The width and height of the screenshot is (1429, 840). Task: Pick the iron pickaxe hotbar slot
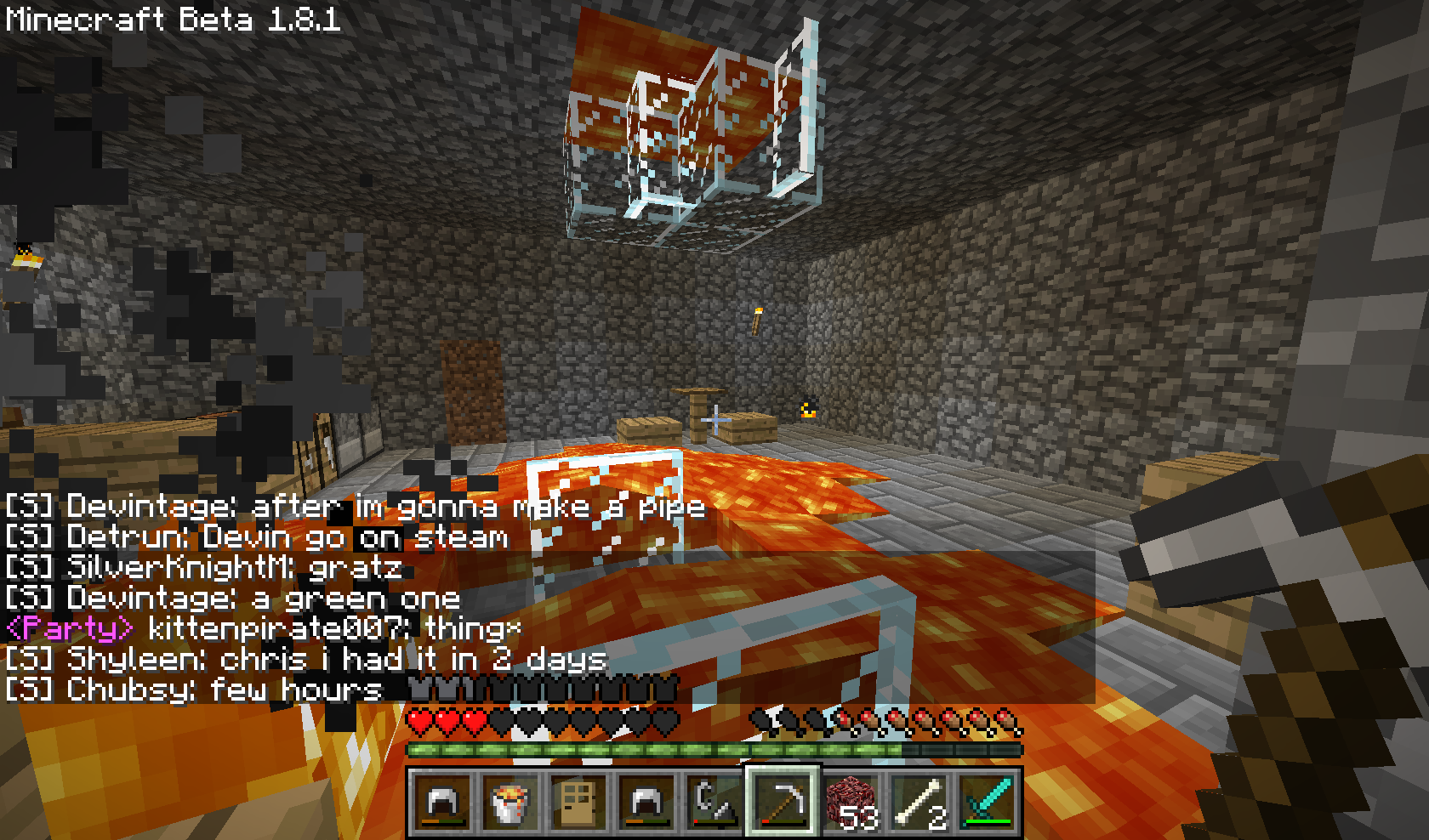coord(783,803)
